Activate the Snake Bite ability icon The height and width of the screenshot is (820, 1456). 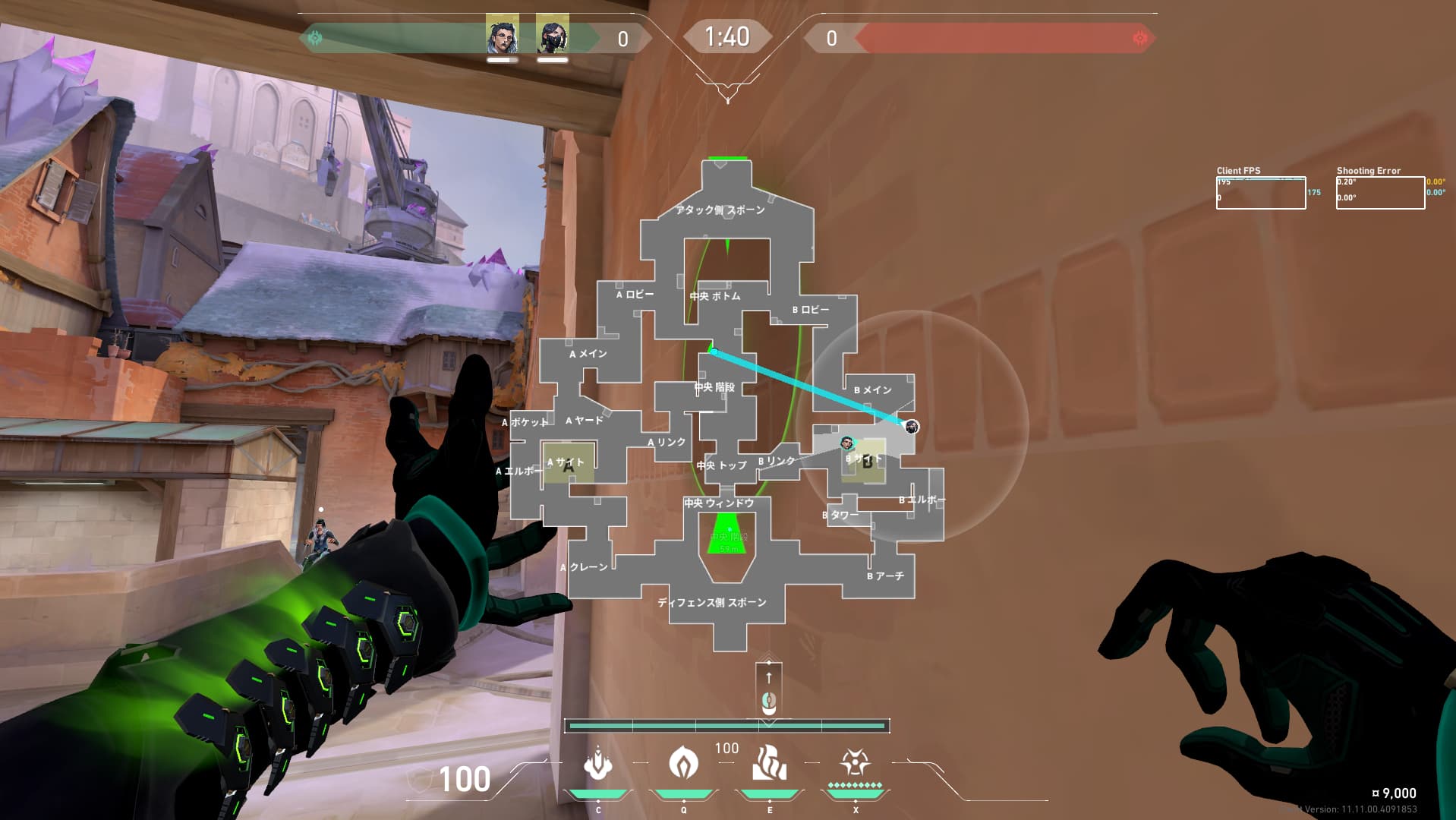(598, 763)
